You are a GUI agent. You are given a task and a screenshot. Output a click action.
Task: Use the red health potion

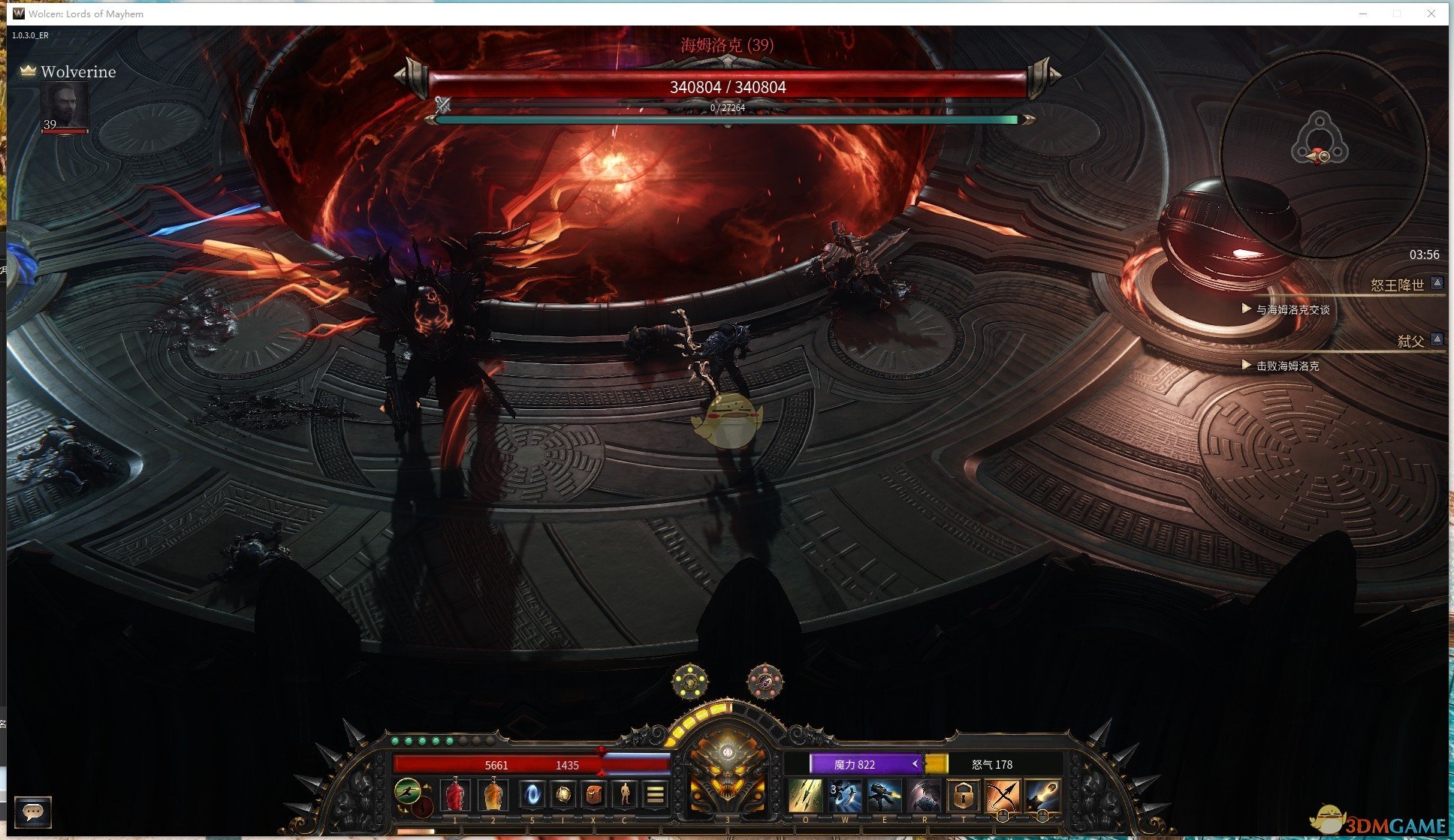[x=454, y=795]
